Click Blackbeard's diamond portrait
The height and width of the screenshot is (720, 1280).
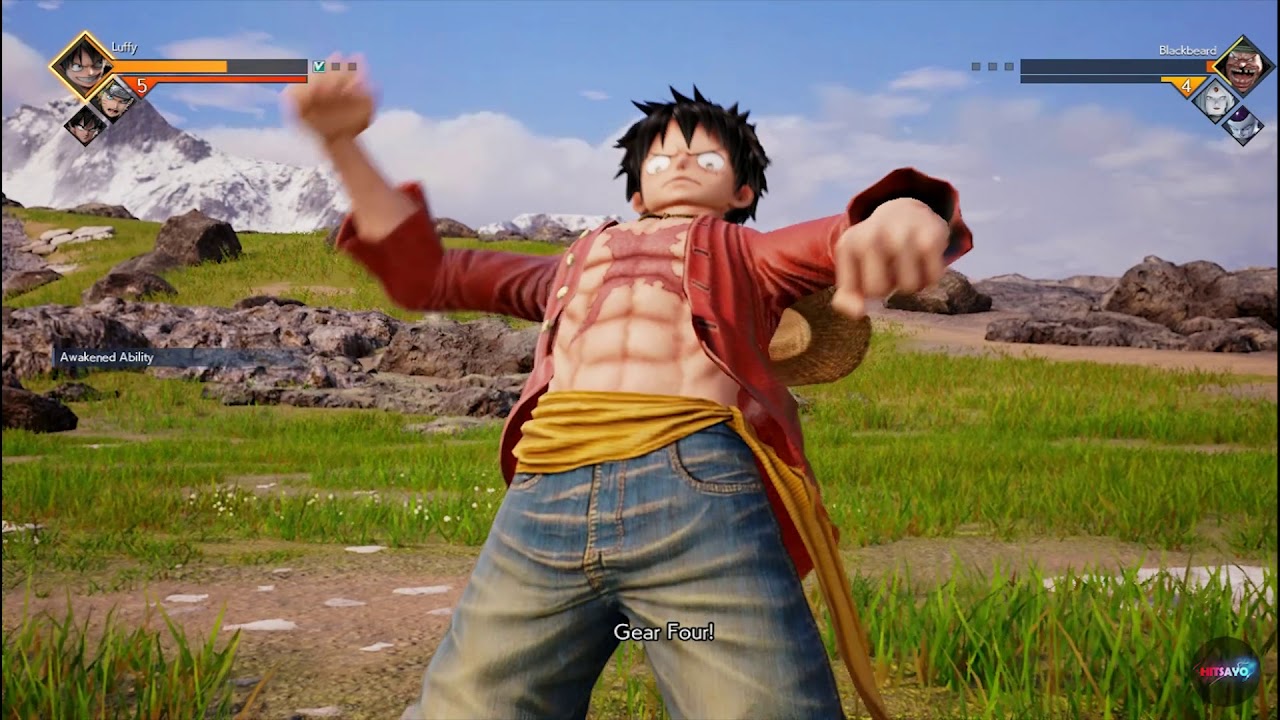(x=1242, y=66)
